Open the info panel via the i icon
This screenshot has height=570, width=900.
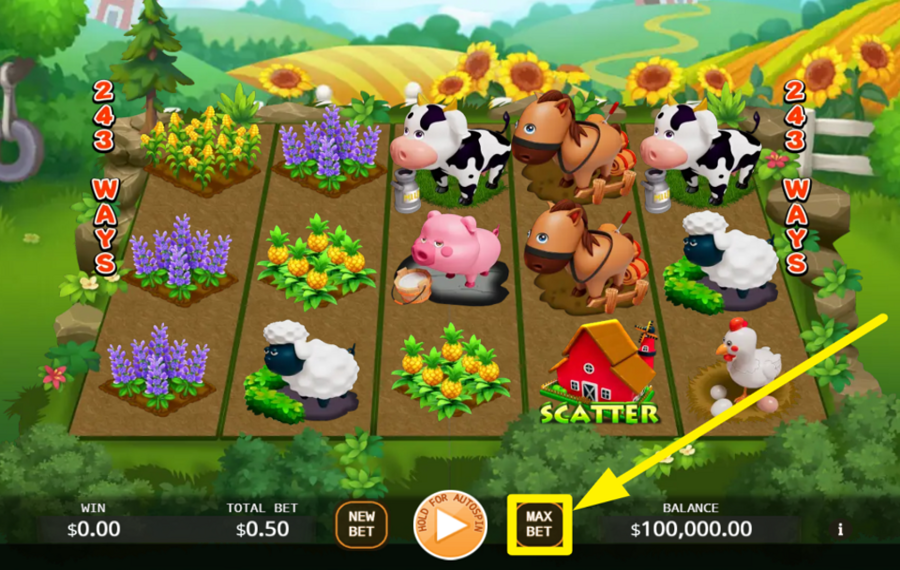pos(840,529)
